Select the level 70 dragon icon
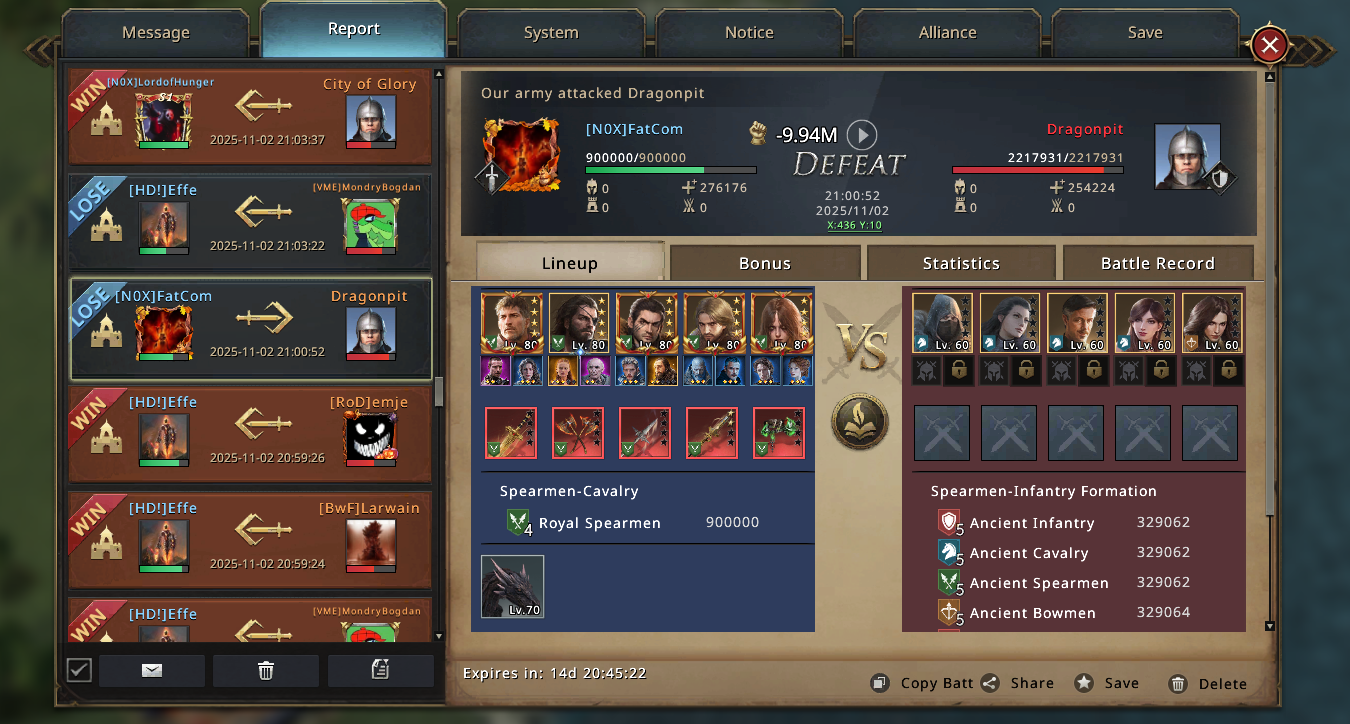Screen dimensions: 1350x724 click(512, 586)
